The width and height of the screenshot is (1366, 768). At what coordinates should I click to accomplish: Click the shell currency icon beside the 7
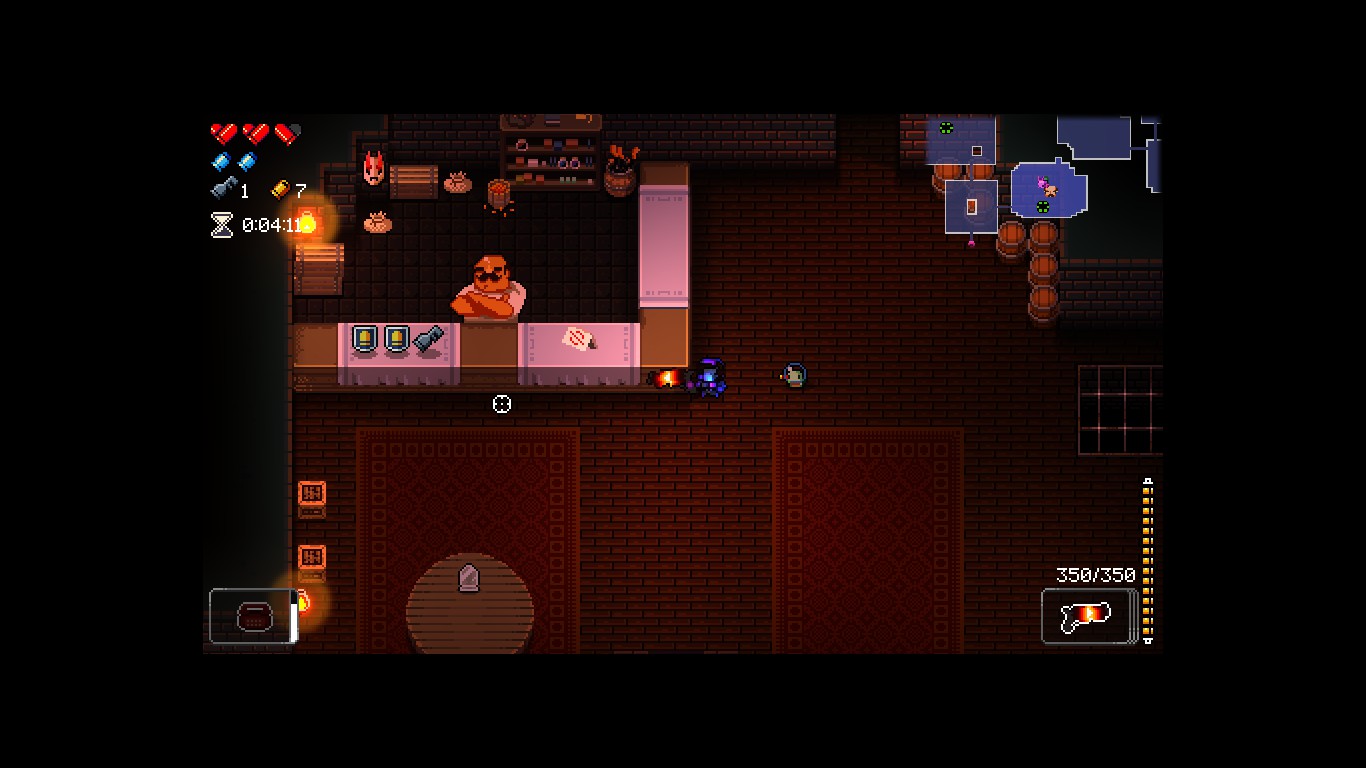tap(280, 190)
